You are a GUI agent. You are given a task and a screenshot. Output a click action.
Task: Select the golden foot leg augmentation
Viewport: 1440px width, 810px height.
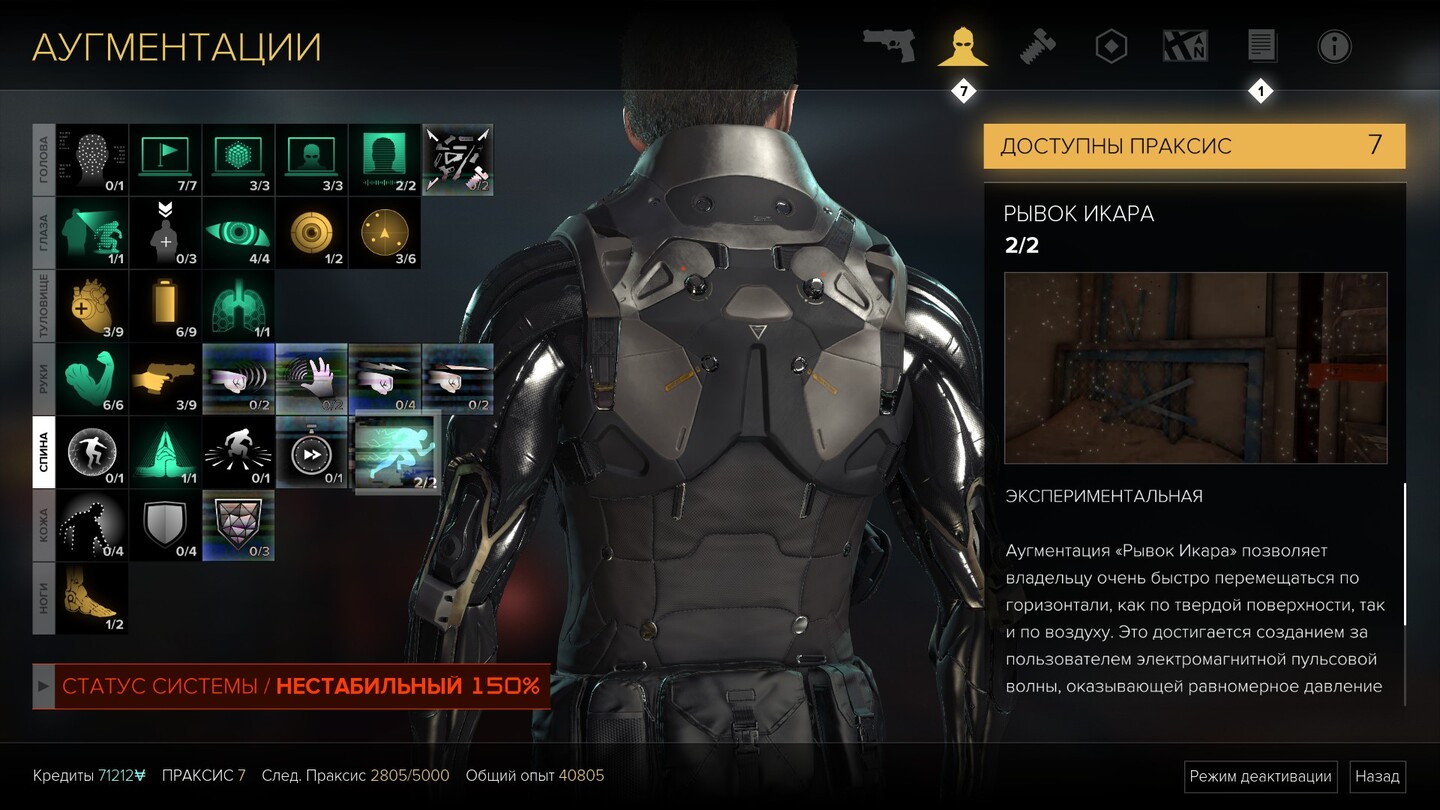point(92,599)
